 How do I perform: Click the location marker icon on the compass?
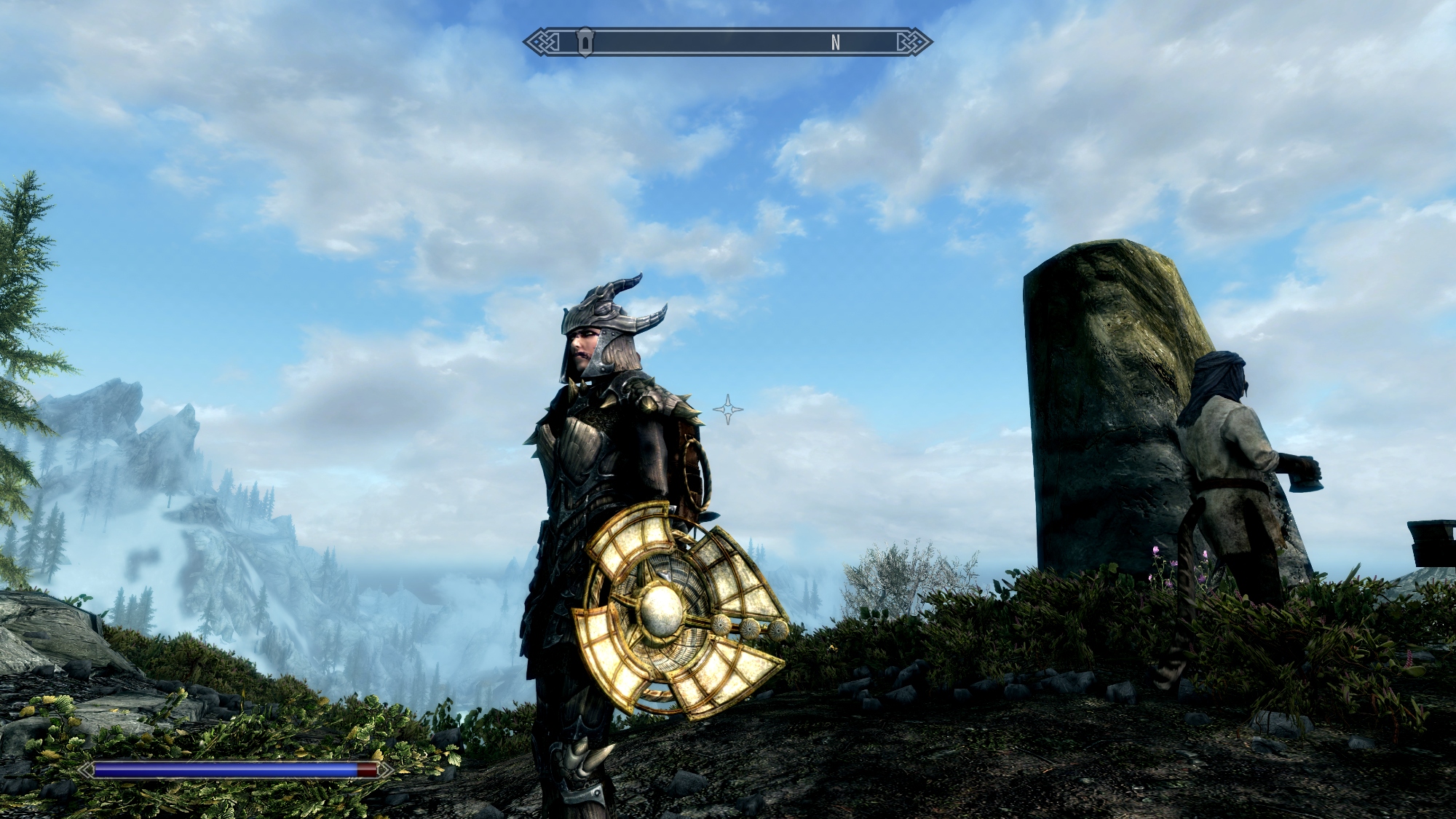(x=585, y=42)
